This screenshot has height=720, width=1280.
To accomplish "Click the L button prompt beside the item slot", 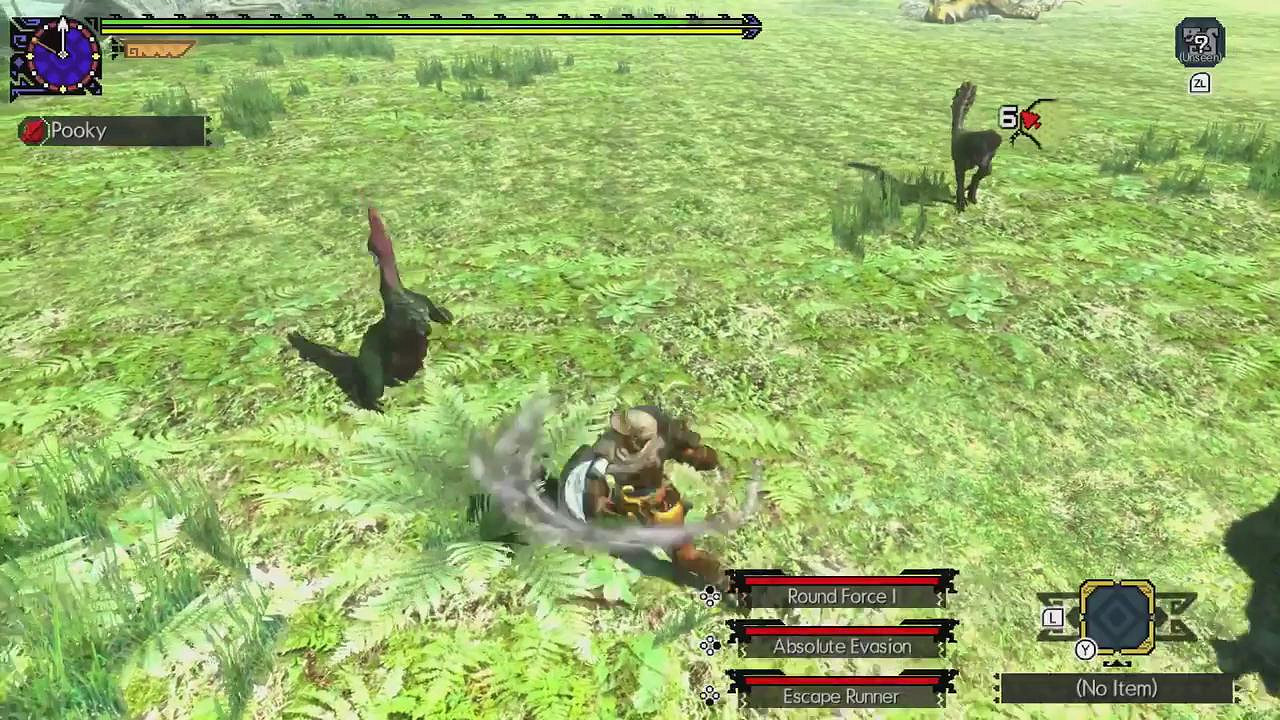I will tap(1052, 617).
